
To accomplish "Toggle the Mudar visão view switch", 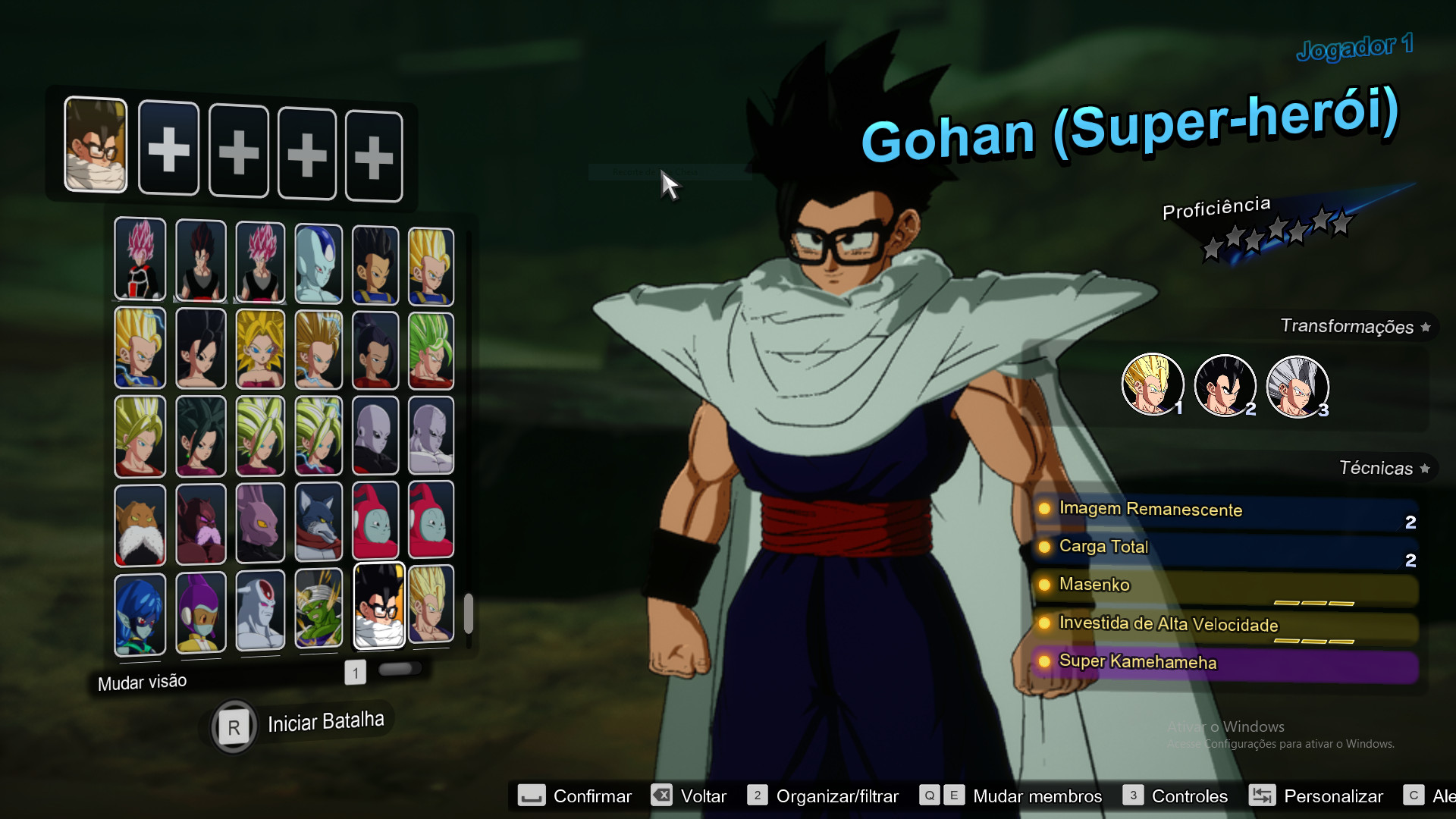I will coord(141,681).
